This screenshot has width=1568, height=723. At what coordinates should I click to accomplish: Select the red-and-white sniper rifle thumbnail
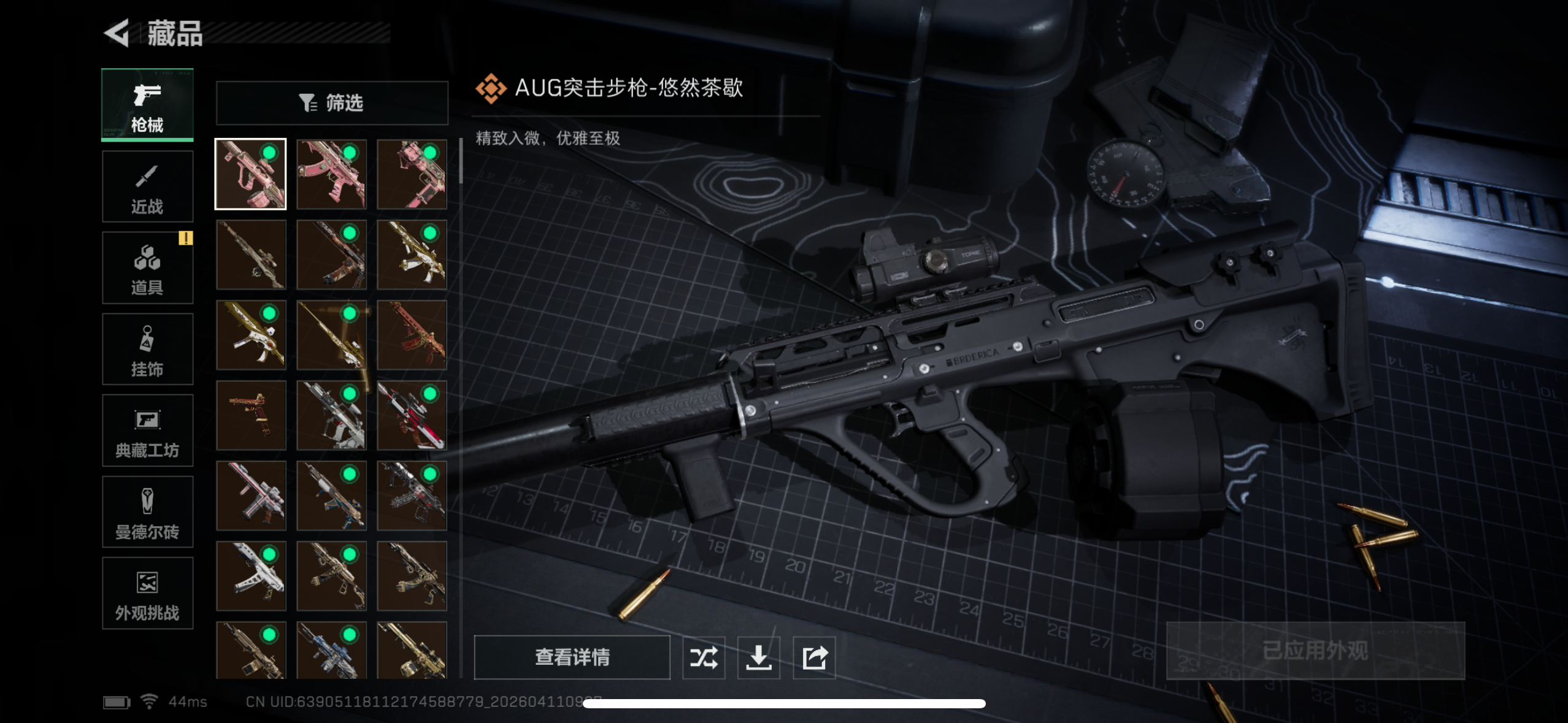(x=412, y=415)
